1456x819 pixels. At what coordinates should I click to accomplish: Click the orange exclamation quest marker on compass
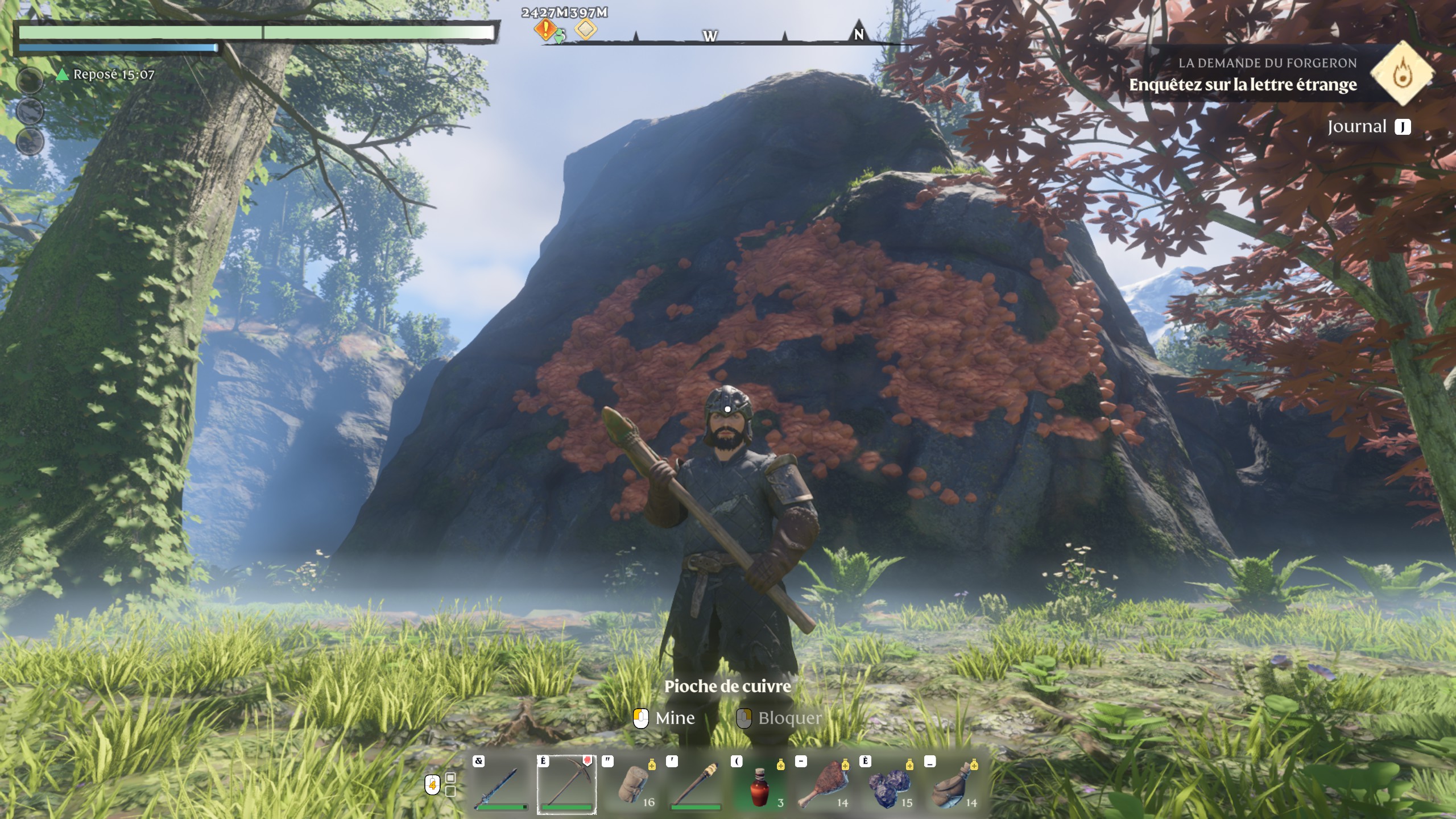[x=545, y=28]
